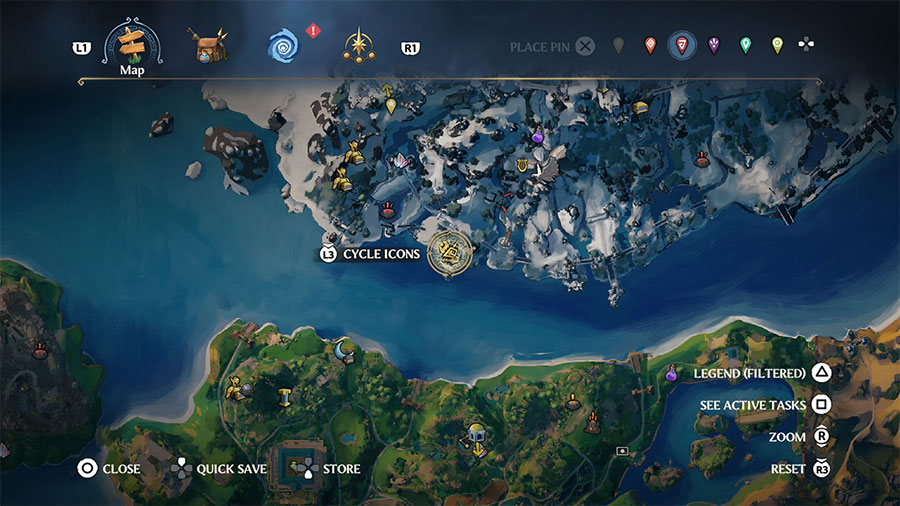Click the Place Pin label

pos(540,47)
